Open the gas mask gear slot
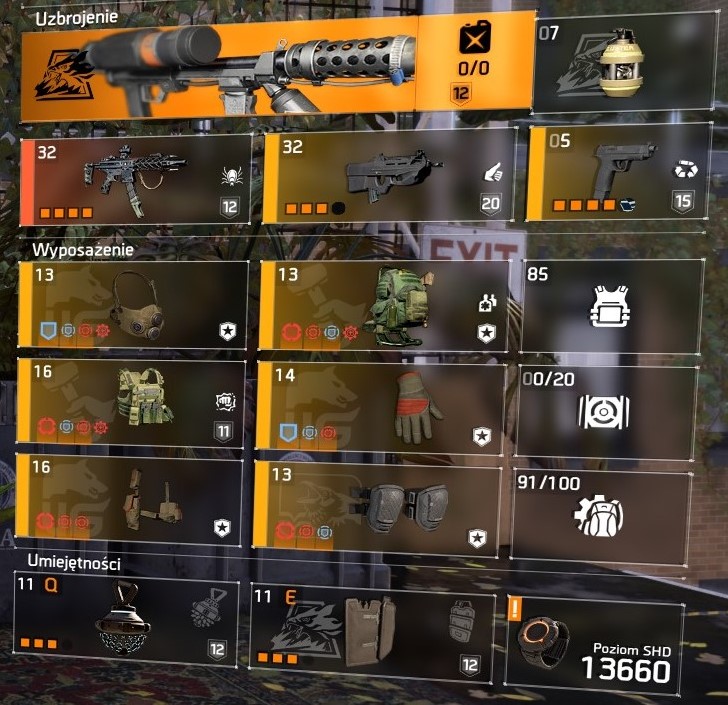728x705 pixels. (x=135, y=304)
